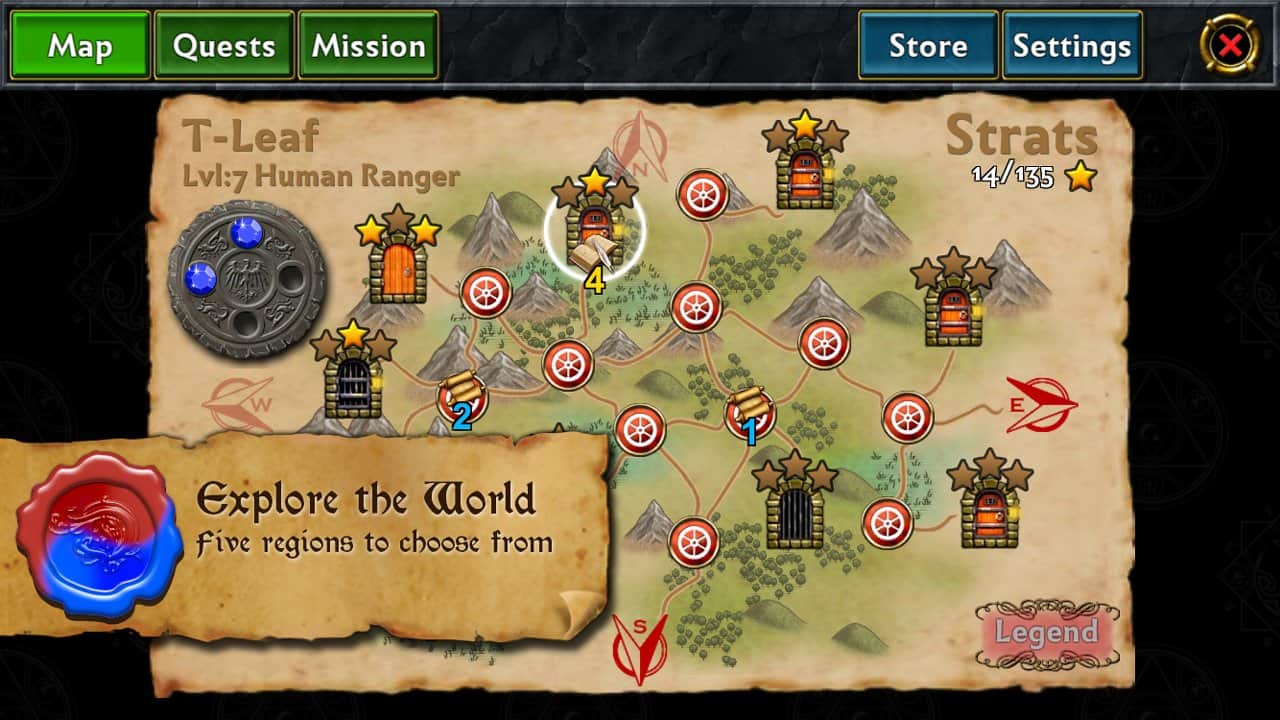Screen dimensions: 1280x720
Task: Choose the scroll map node numbered 2
Action: pos(461,397)
